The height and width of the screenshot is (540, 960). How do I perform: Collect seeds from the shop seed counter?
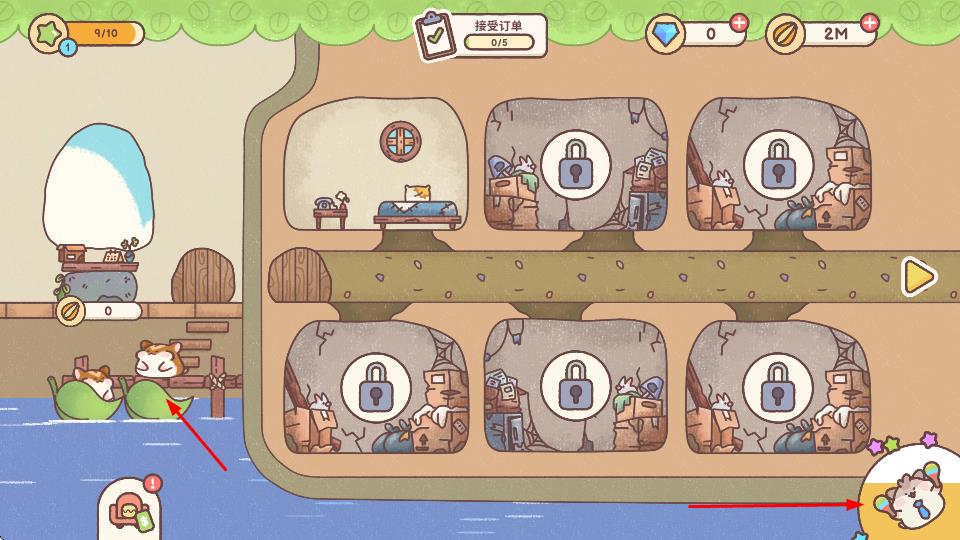98,311
